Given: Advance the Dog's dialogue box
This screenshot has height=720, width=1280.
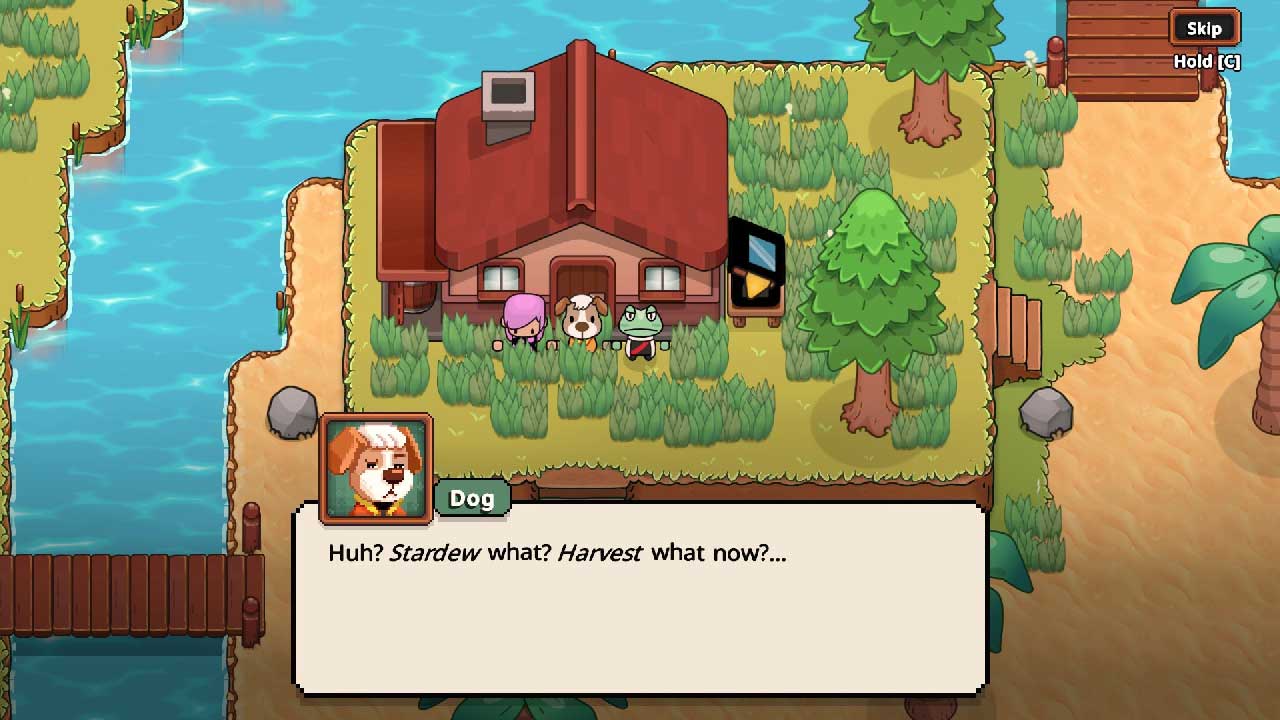Looking at the screenshot, I should [x=640, y=600].
